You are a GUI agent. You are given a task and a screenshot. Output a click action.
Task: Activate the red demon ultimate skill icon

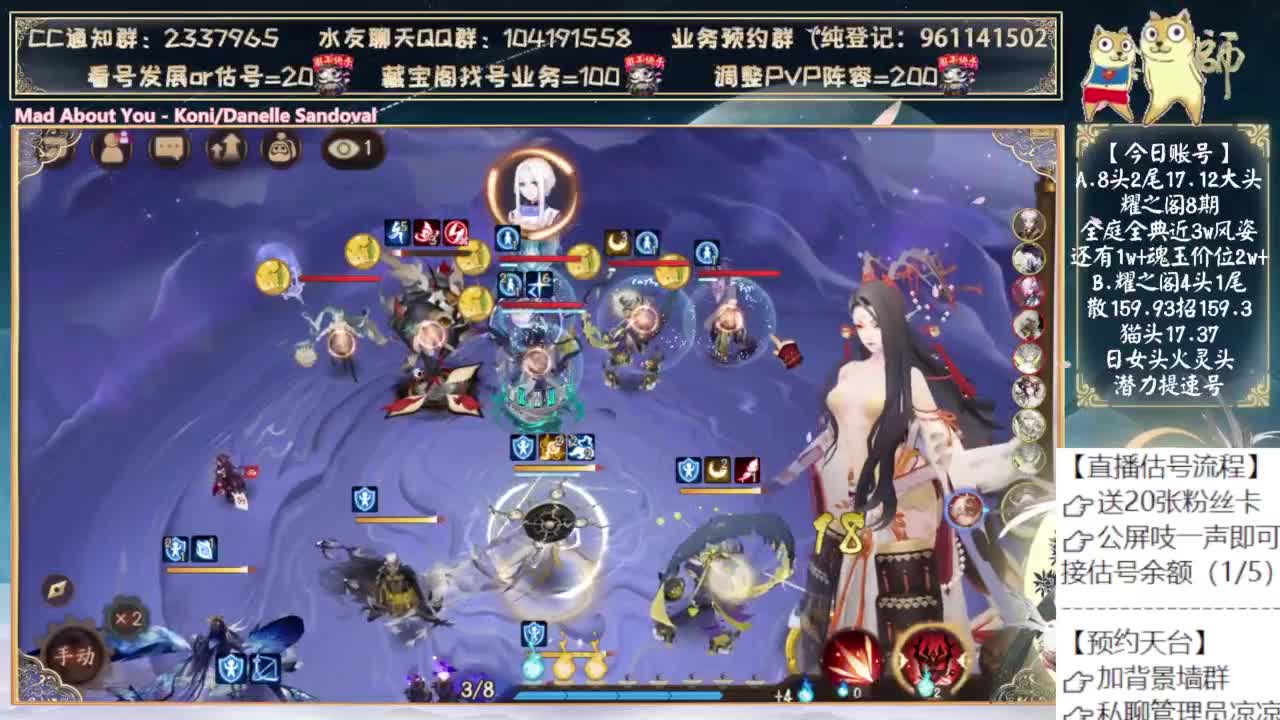[x=930, y=655]
